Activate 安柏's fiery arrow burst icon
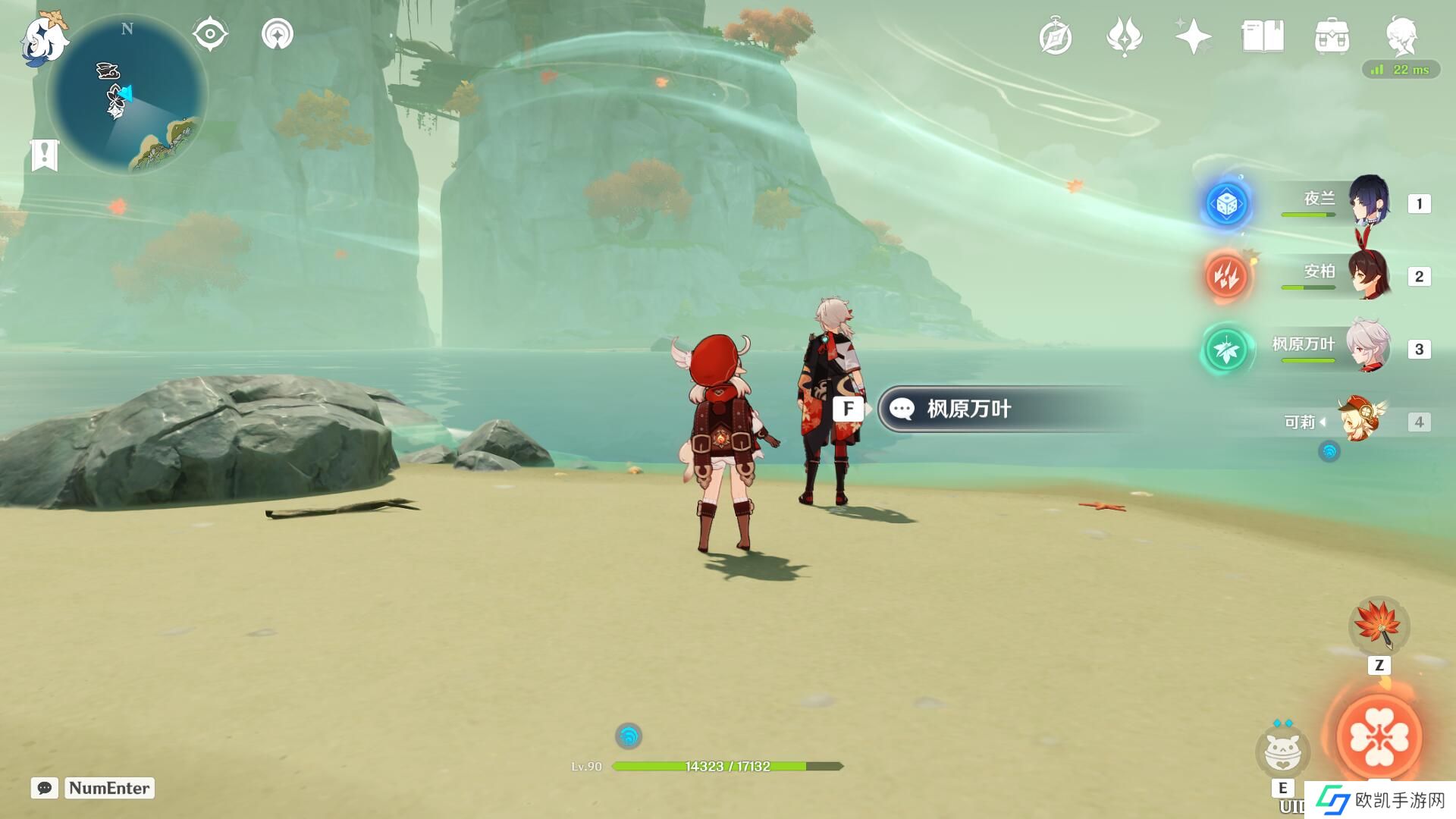1456x819 pixels. pos(1226,276)
